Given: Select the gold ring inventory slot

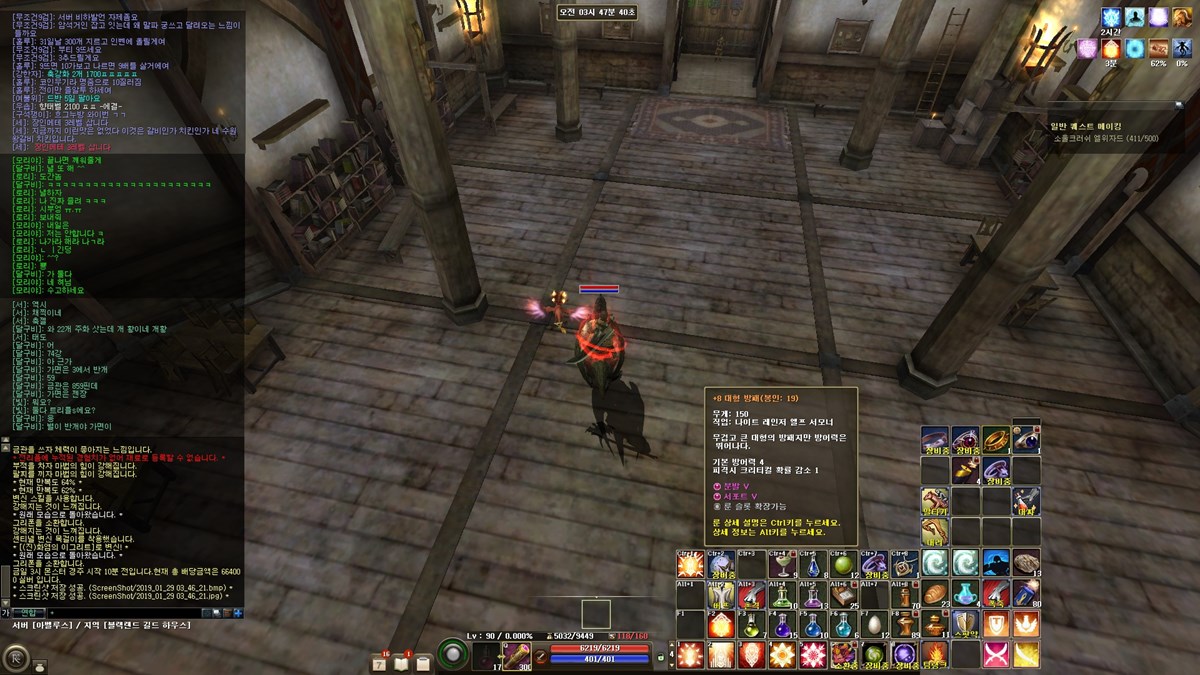Looking at the screenshot, I should pyautogui.click(x=996, y=440).
